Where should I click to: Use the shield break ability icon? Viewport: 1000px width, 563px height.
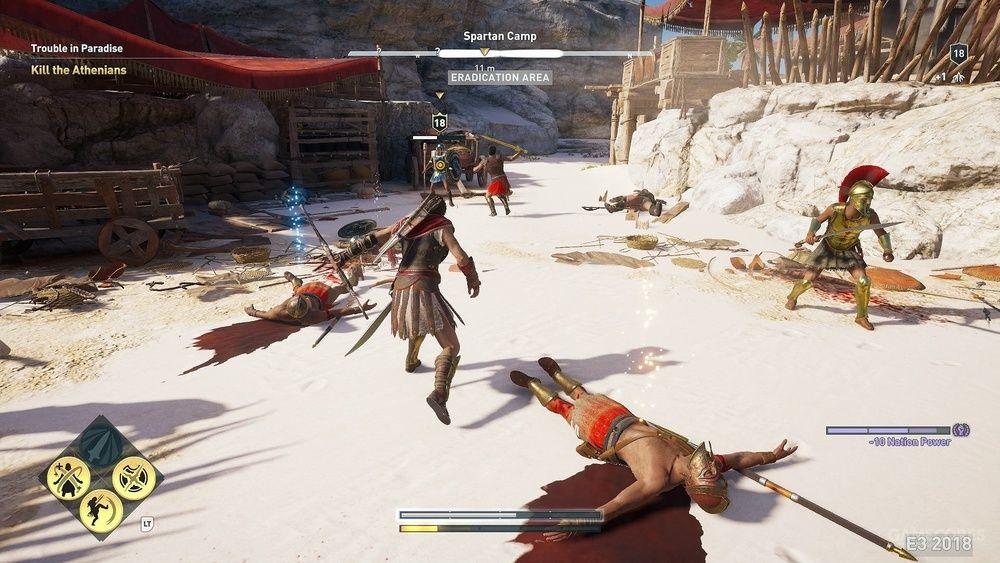click(x=133, y=477)
